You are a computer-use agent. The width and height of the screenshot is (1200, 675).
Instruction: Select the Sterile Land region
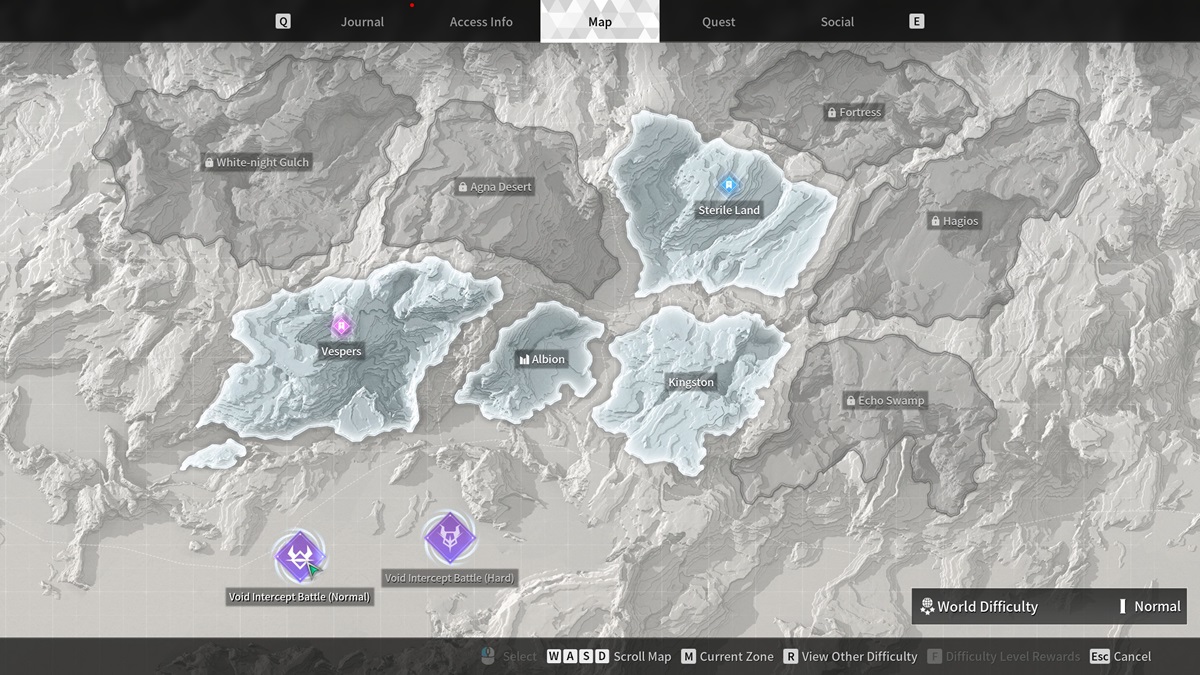(729, 210)
